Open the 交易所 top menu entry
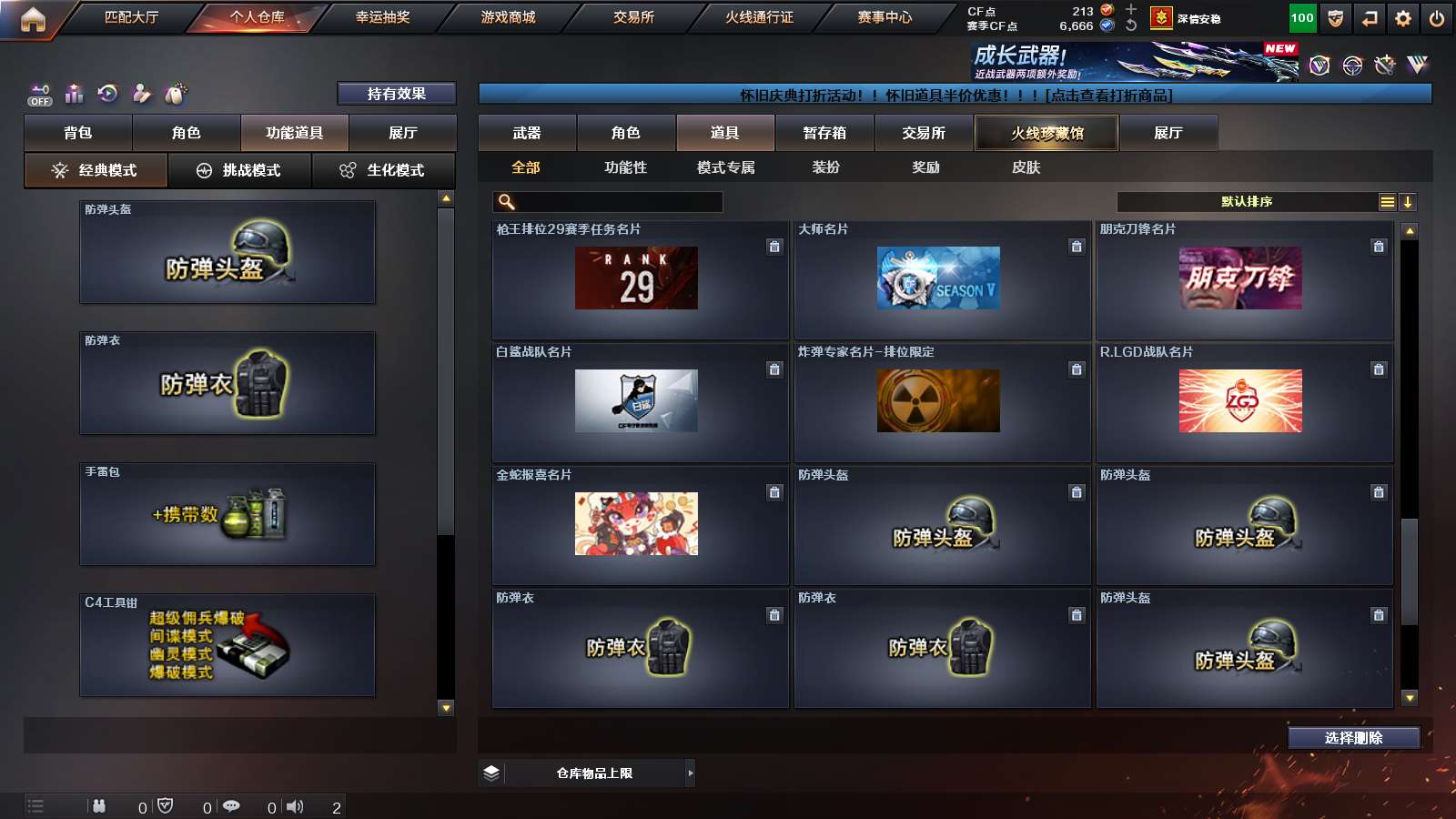1456x819 pixels. (633, 17)
